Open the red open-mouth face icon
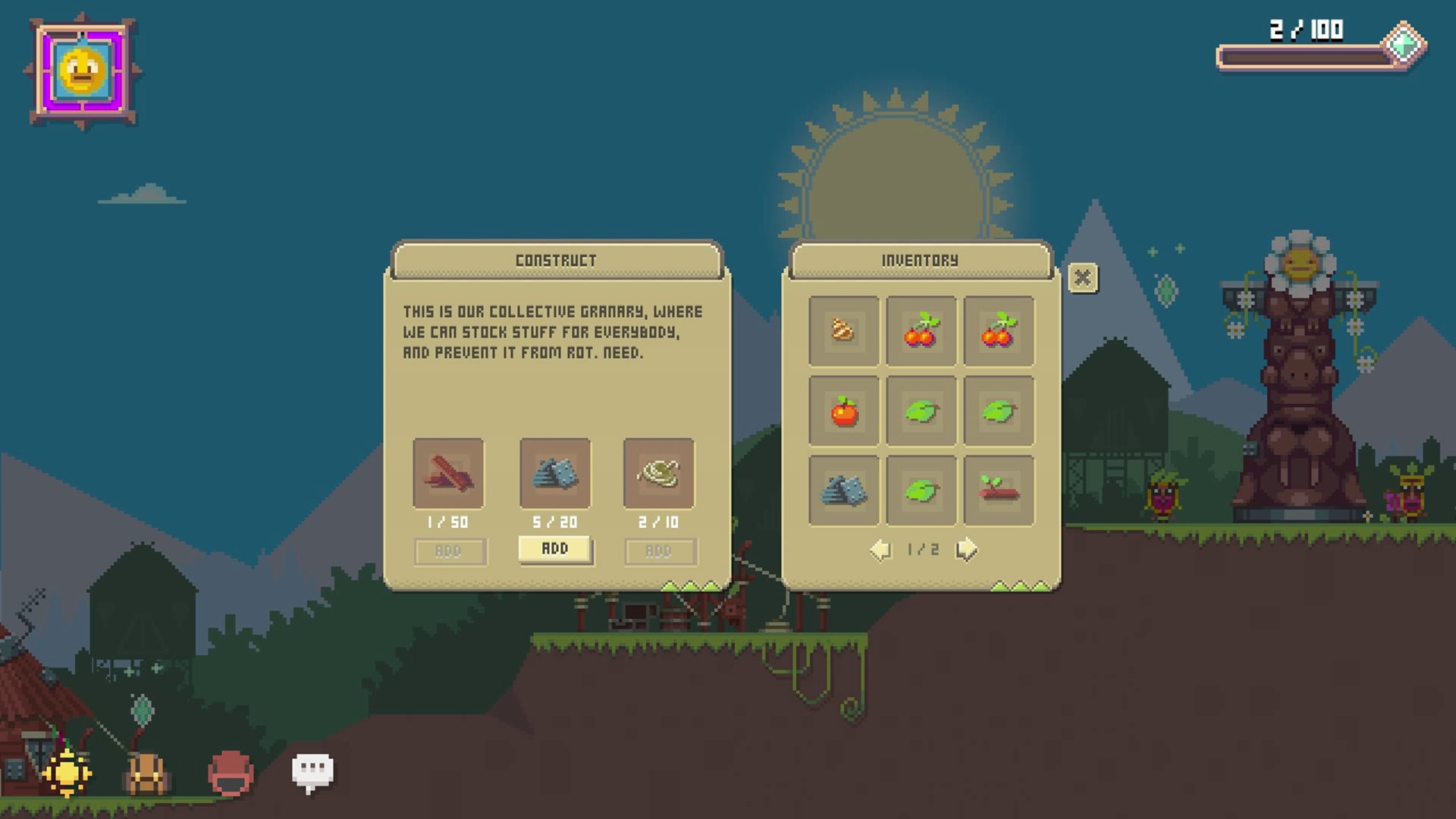 tap(230, 773)
